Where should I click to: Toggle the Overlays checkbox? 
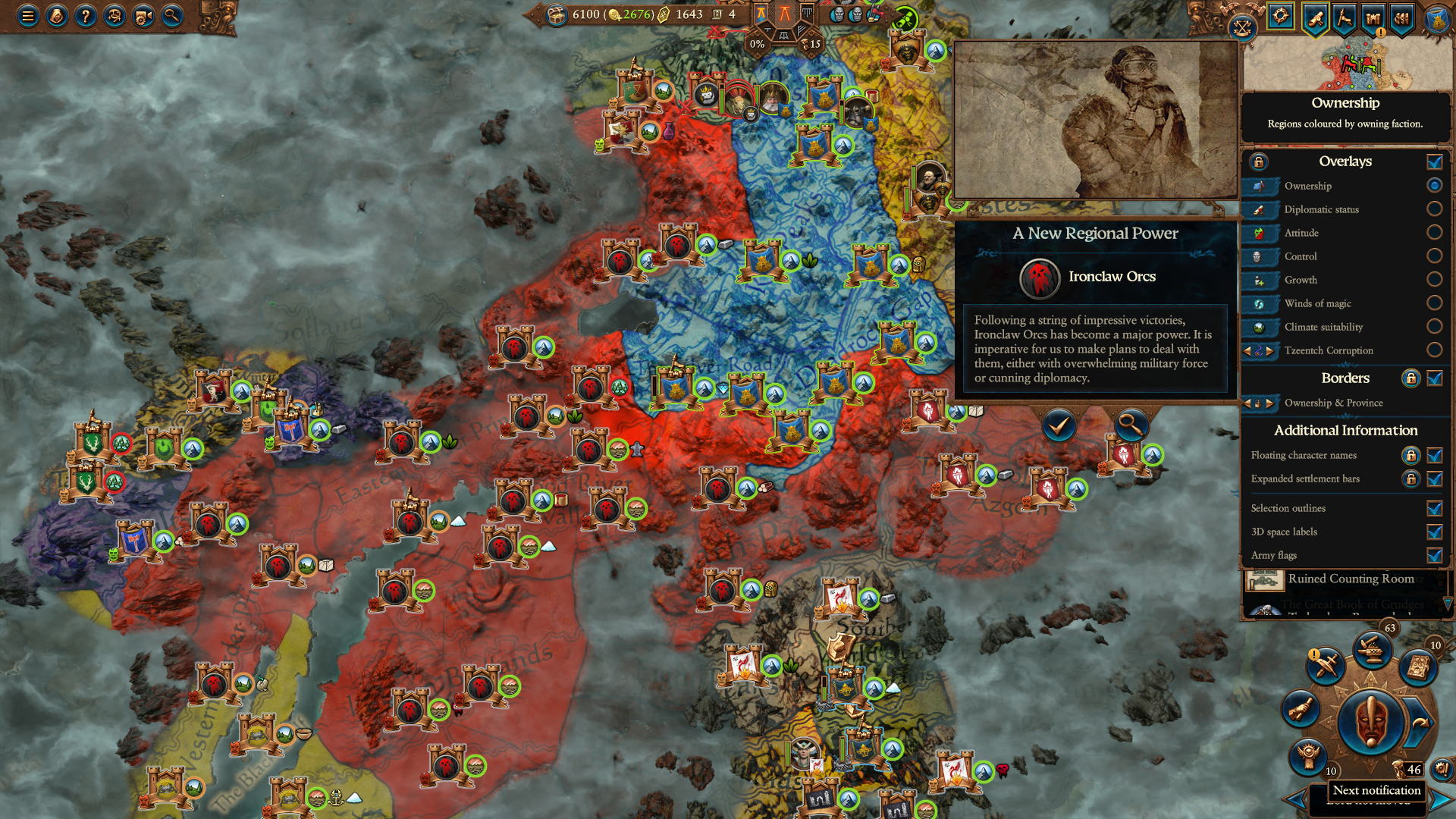tap(1434, 162)
